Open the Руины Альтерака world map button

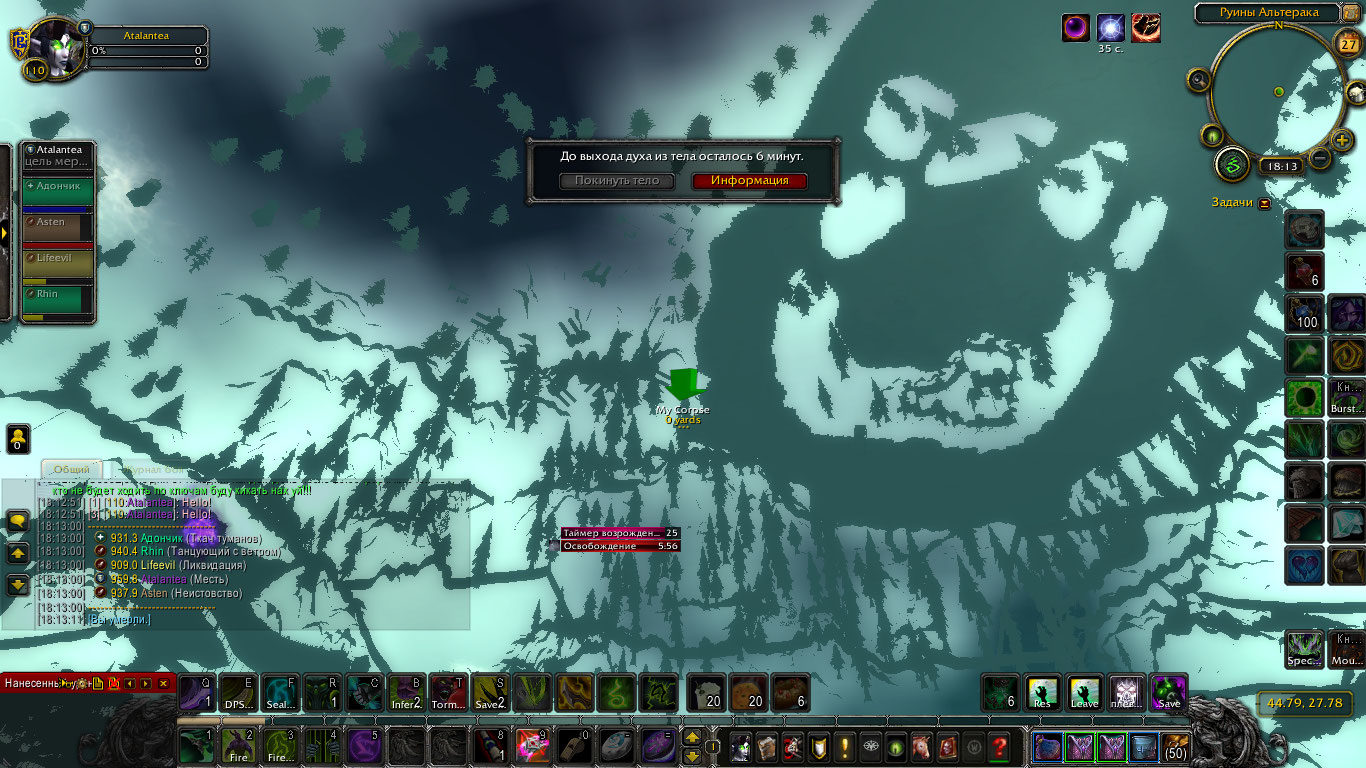click(1350, 13)
